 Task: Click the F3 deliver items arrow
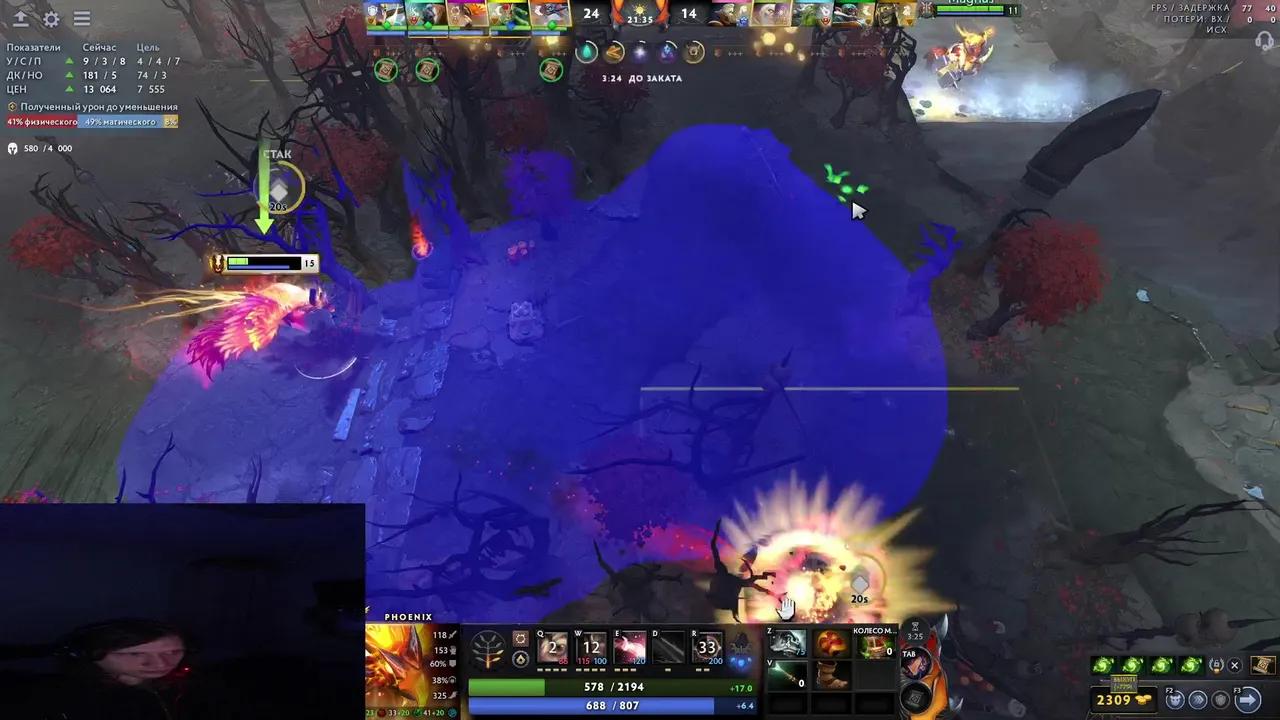1247,698
